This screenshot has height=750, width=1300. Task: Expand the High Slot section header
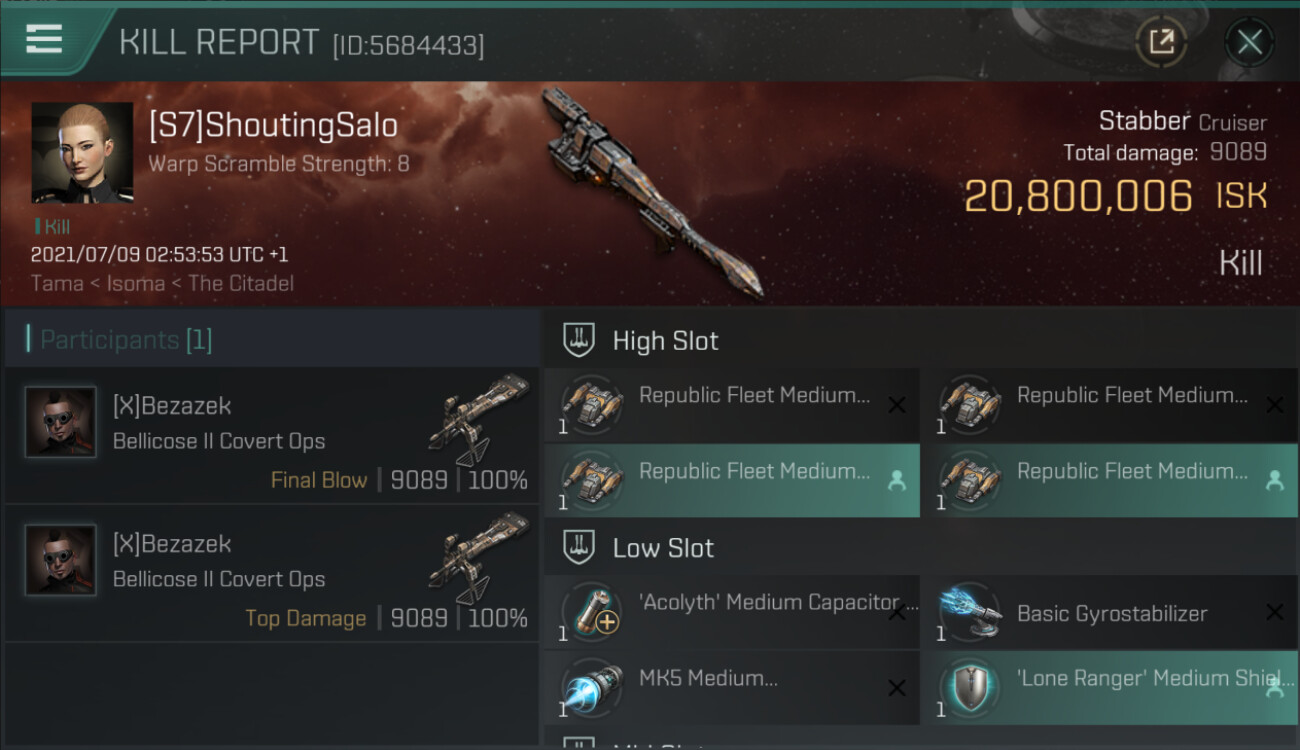coord(665,341)
